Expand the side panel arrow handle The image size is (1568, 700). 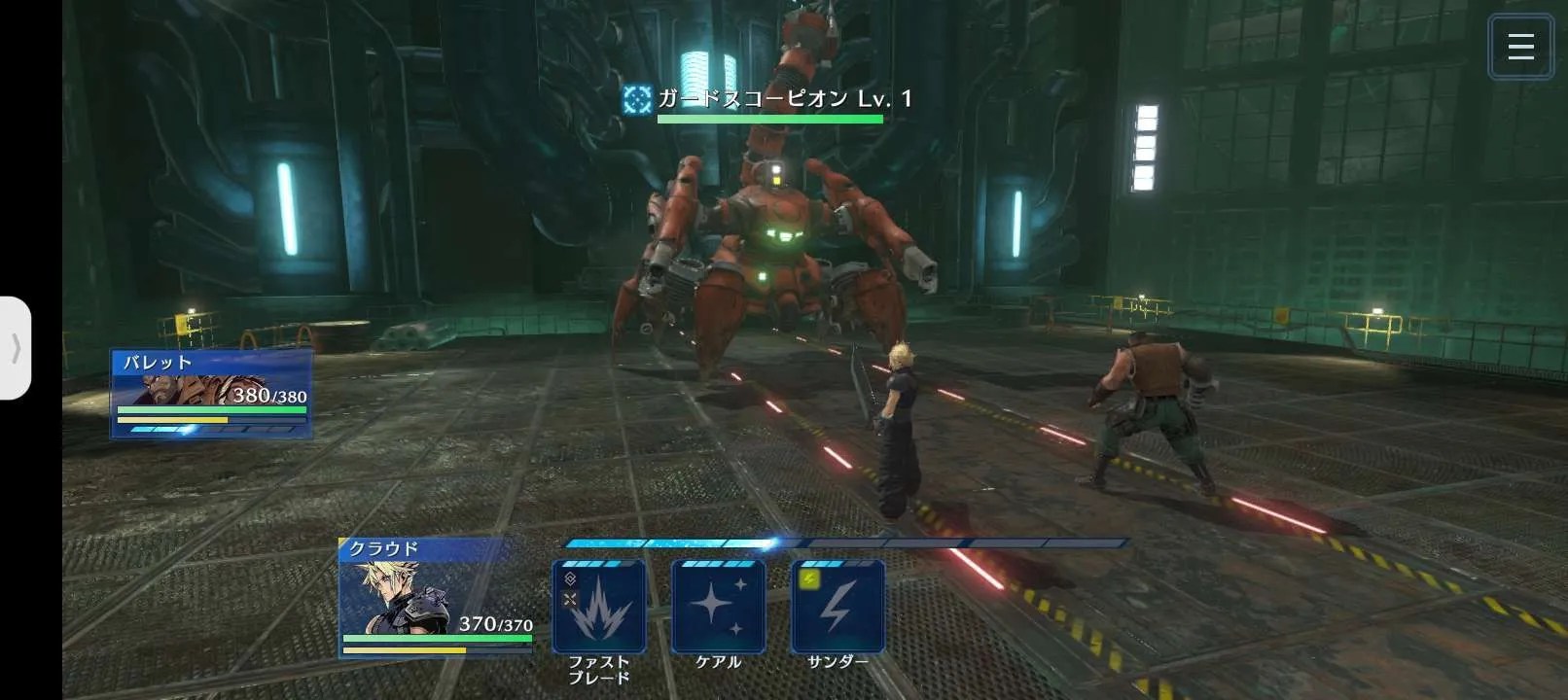16,348
